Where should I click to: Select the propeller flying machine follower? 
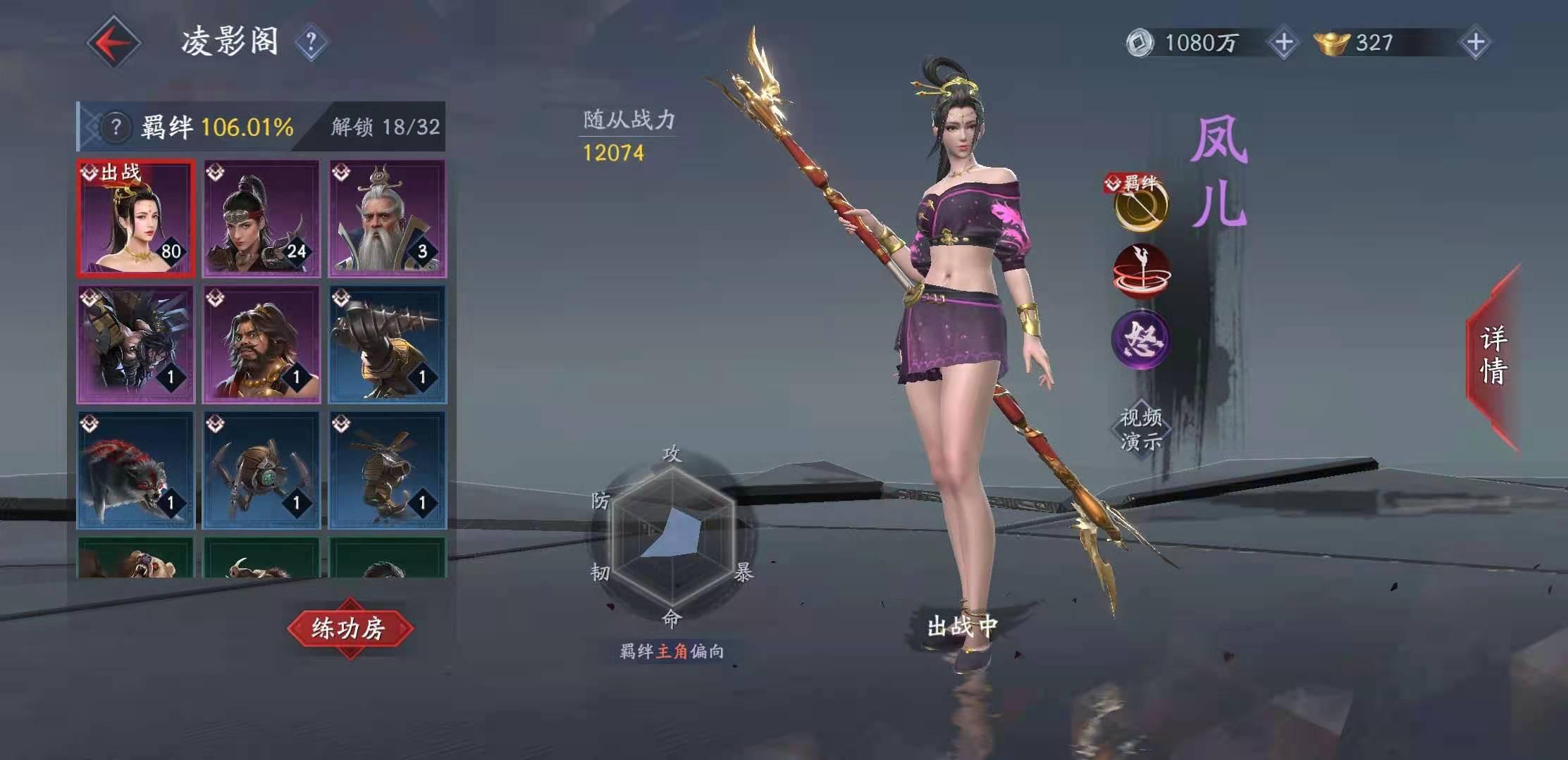tap(387, 470)
